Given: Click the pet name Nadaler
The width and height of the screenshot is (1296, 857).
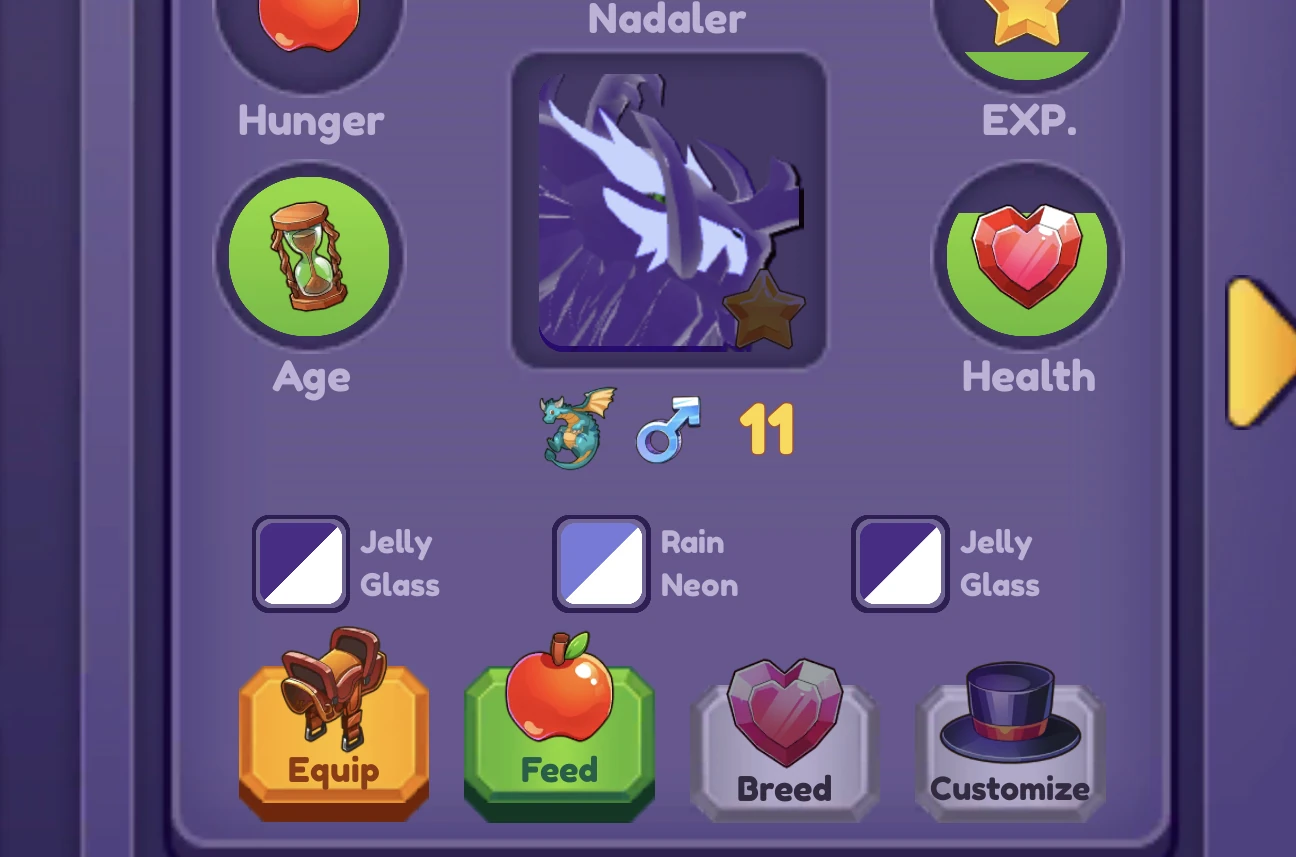Looking at the screenshot, I should click(665, 18).
